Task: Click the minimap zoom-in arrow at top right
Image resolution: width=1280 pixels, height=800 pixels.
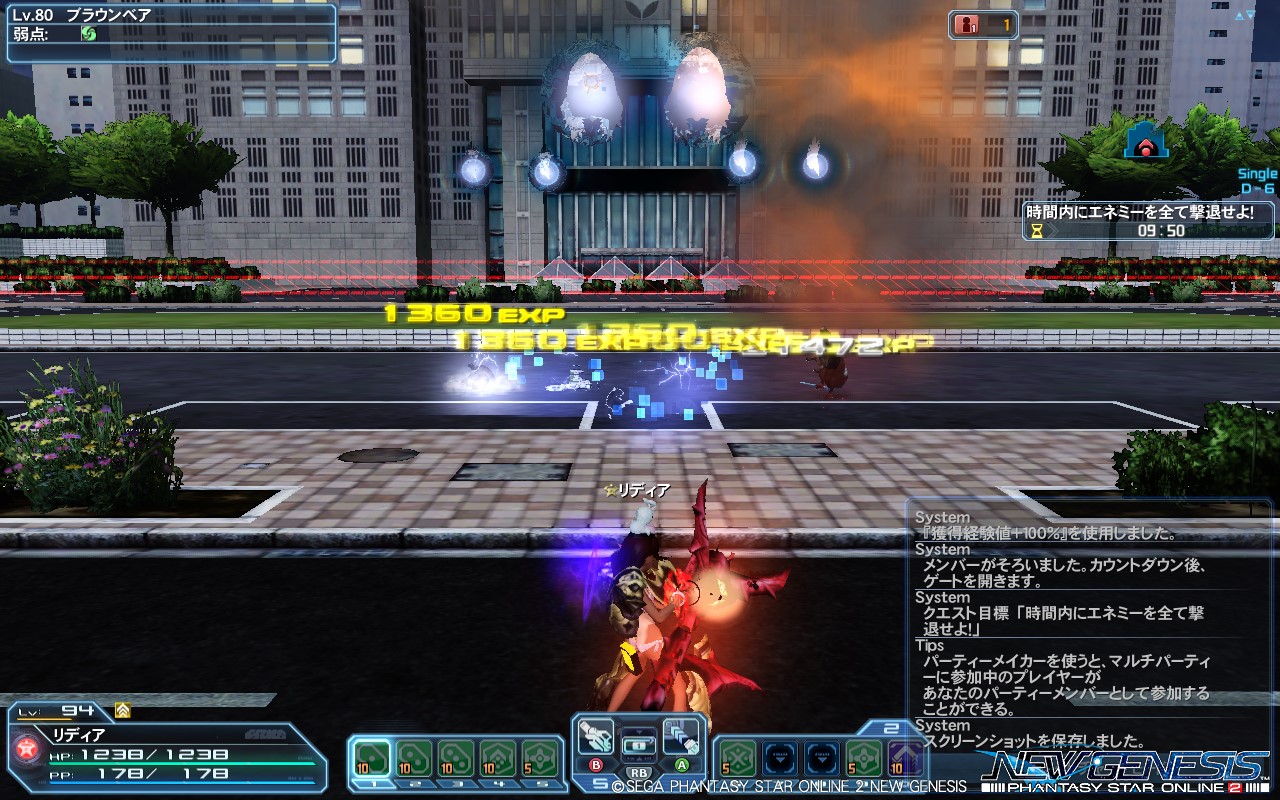Action: tap(1240, 14)
